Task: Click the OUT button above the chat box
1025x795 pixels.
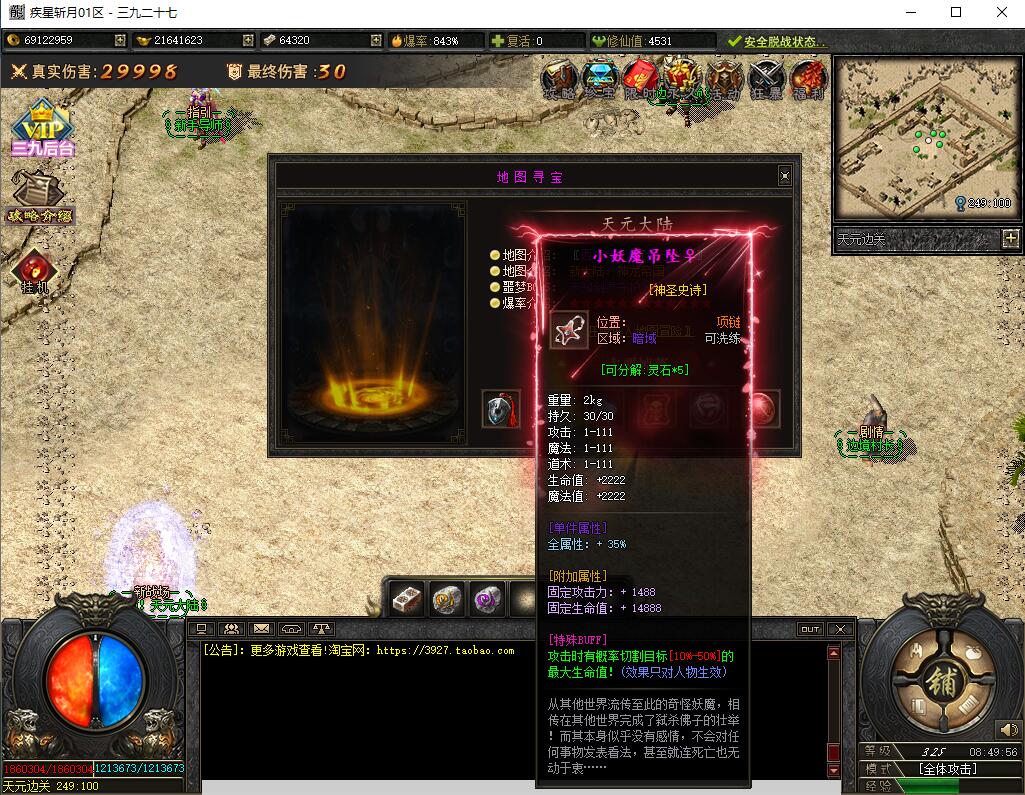Action: [810, 629]
